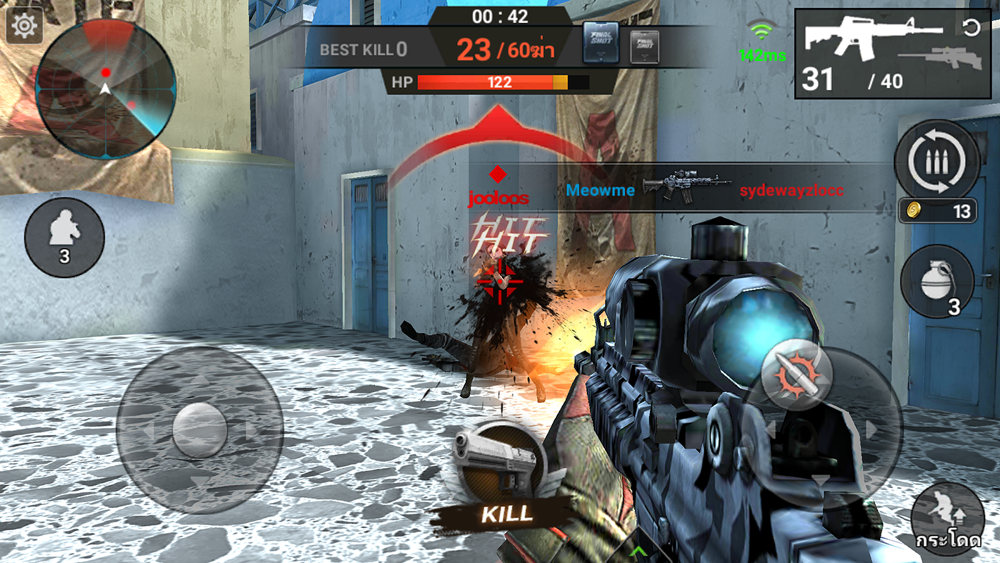Select the first Final Shot card

coord(601,45)
